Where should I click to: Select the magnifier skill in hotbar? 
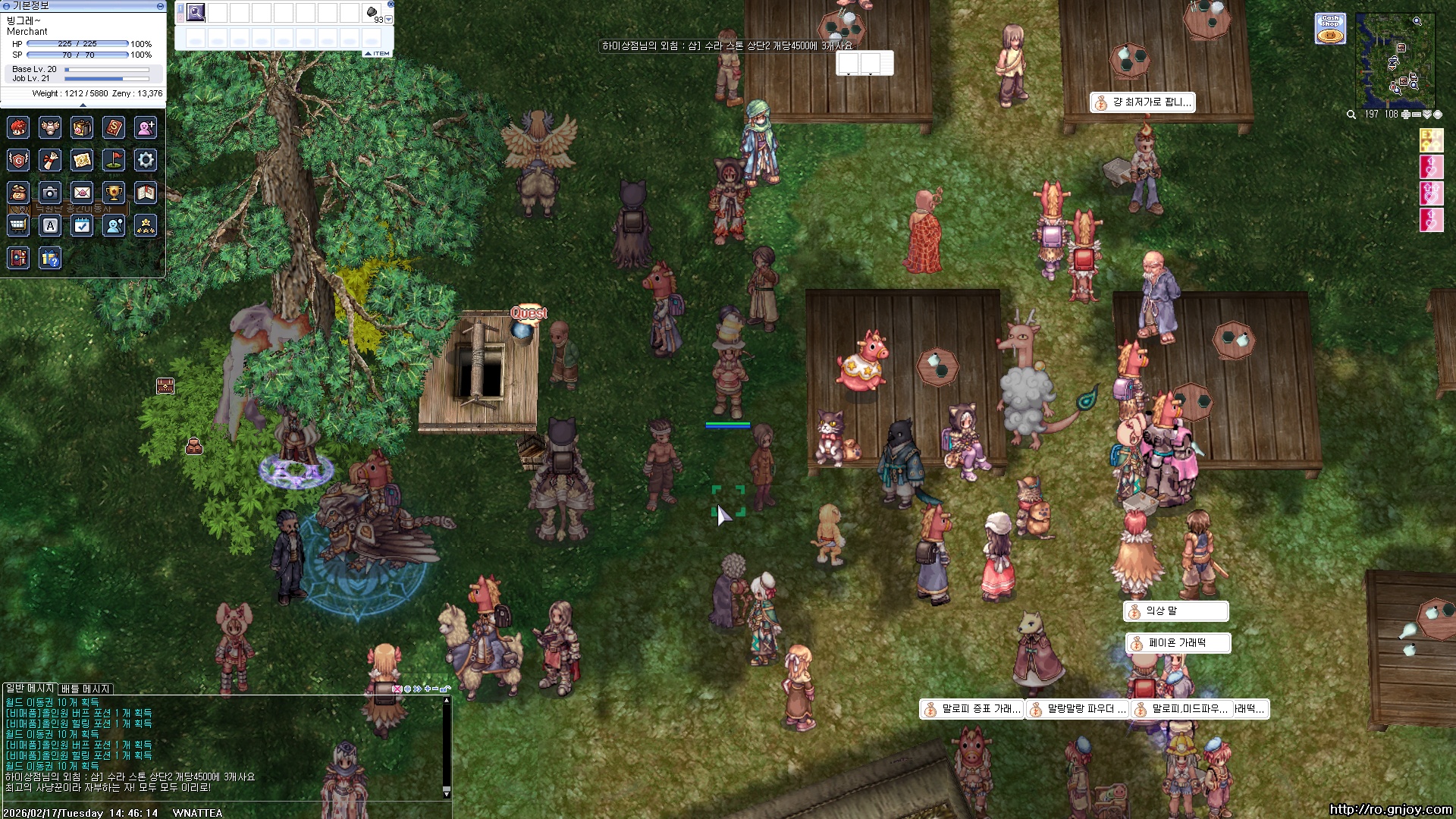(196, 12)
